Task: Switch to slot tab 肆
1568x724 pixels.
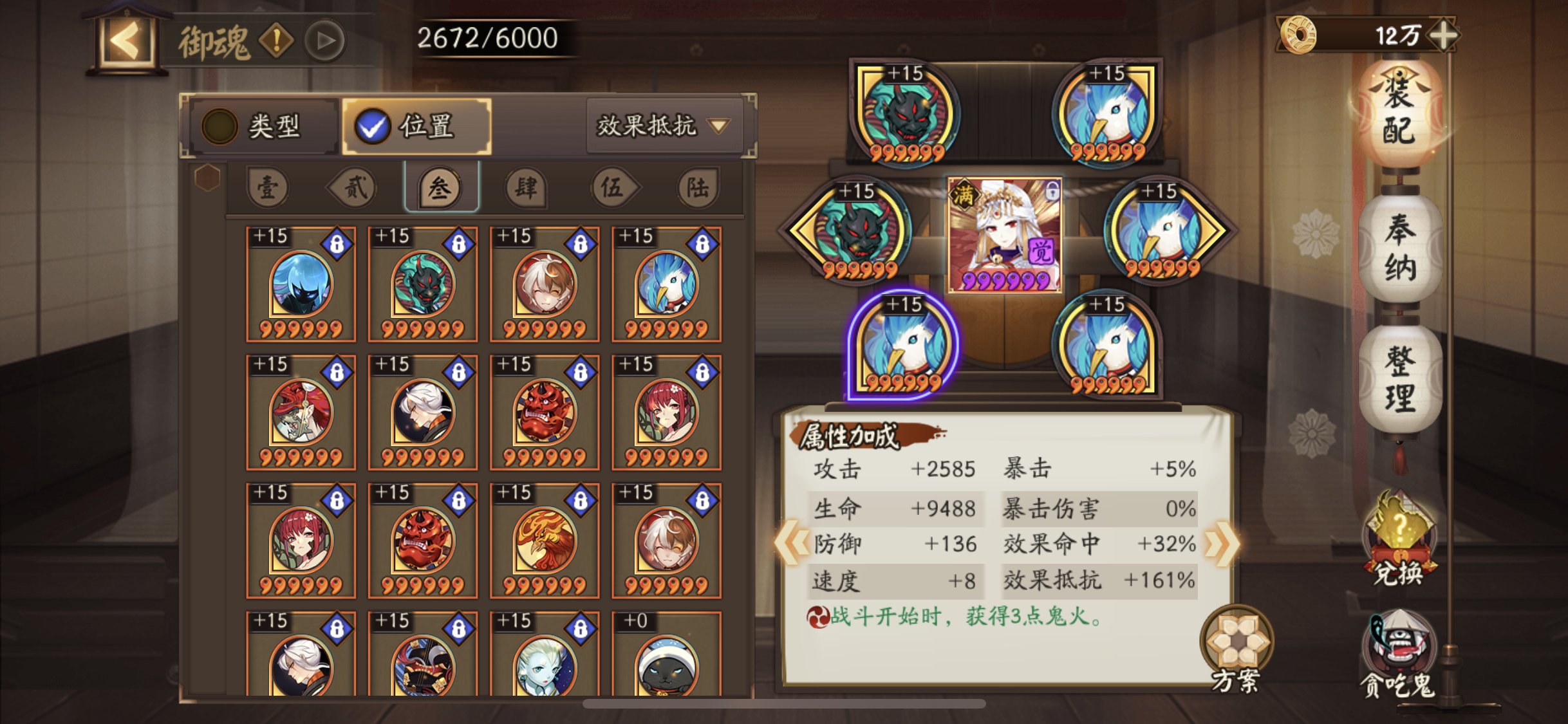Action: [526, 188]
